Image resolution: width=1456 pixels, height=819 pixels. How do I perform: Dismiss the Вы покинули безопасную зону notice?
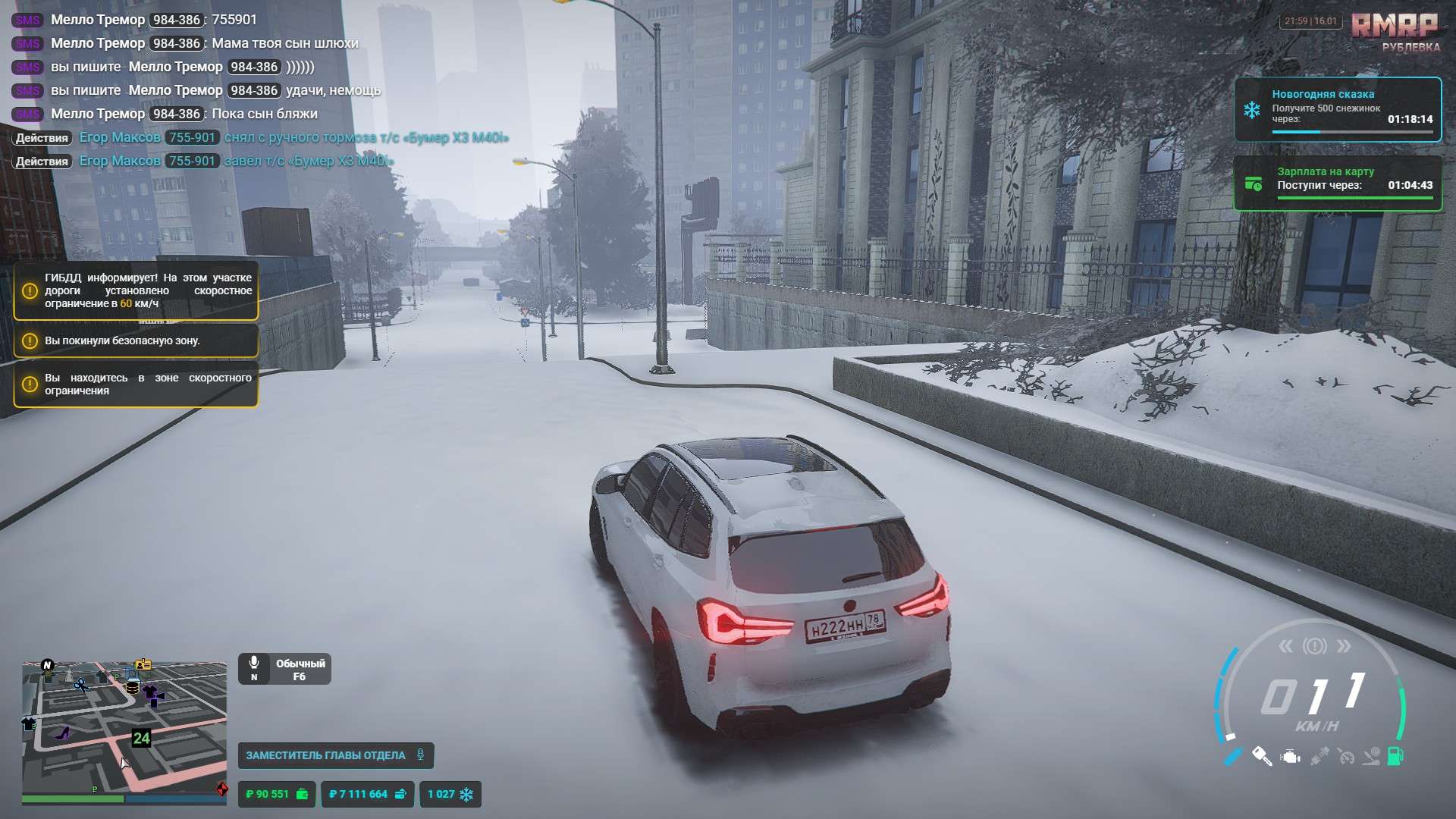point(136,341)
